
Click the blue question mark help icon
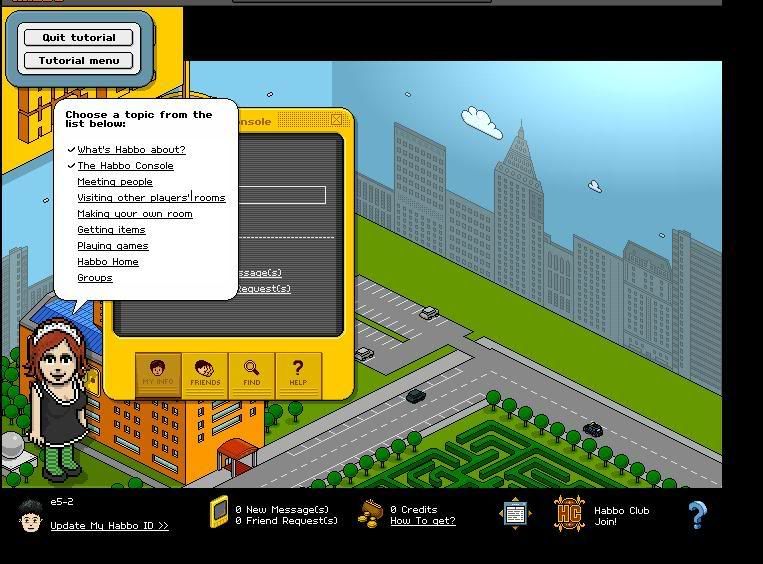pyautogui.click(x=697, y=515)
